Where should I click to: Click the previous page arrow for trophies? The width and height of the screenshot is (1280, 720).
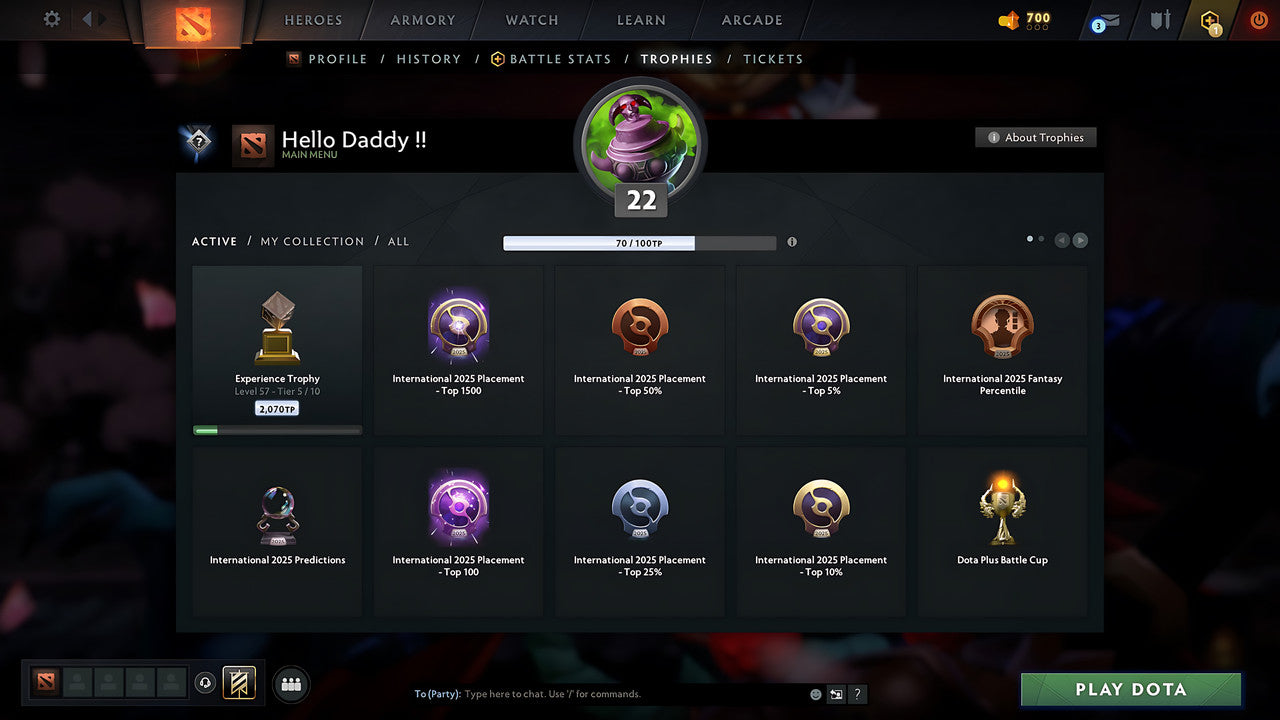[x=1061, y=240]
